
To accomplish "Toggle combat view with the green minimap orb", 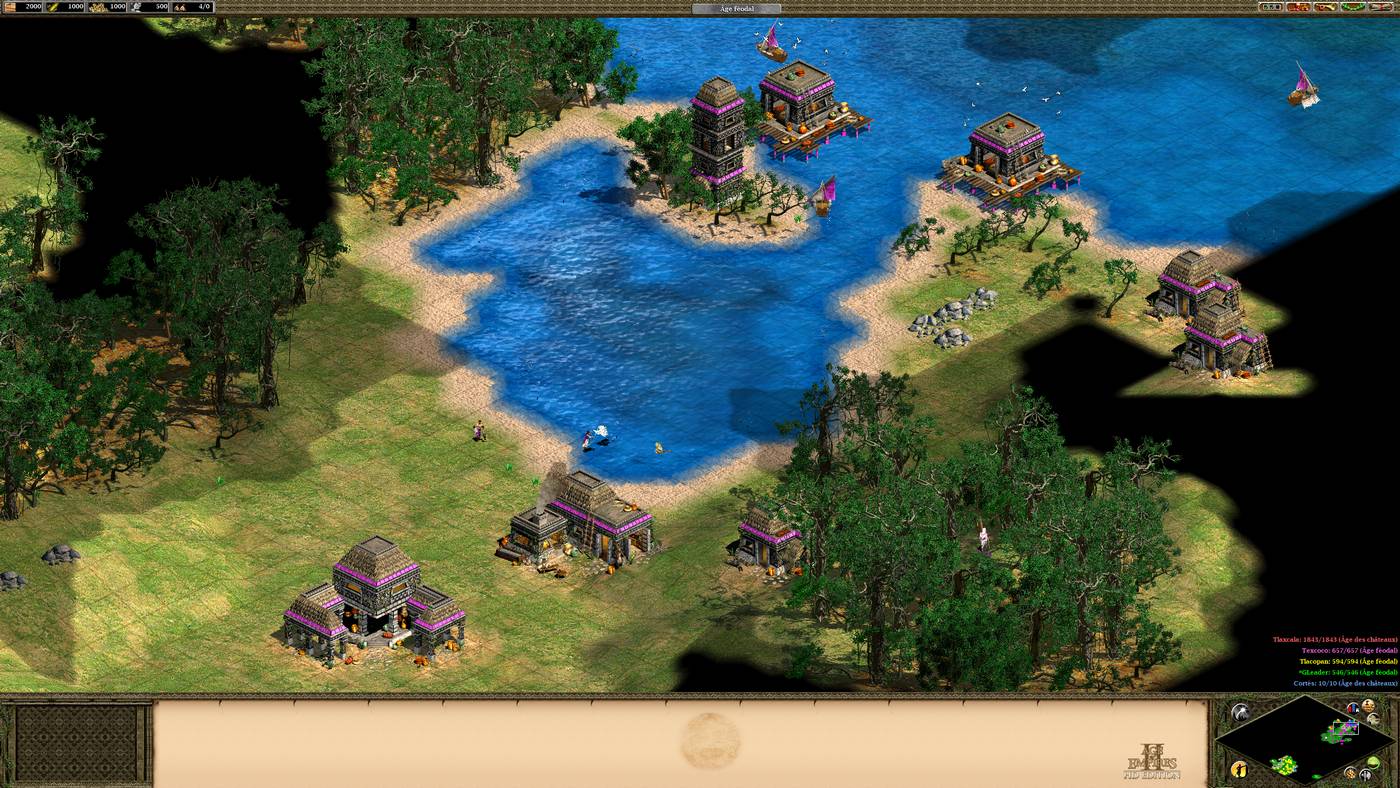I will coord(1373,762).
